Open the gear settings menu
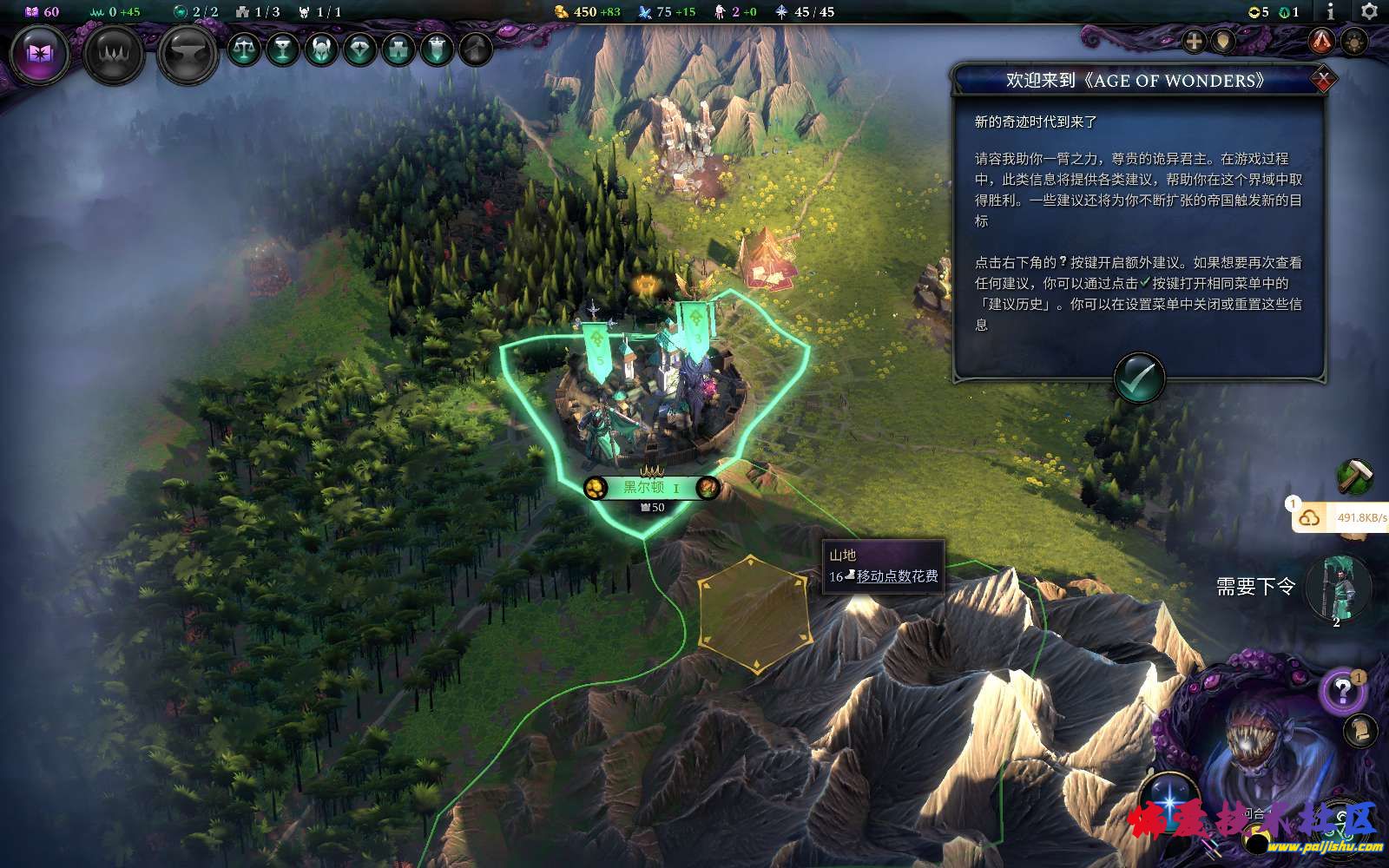 point(1369,12)
